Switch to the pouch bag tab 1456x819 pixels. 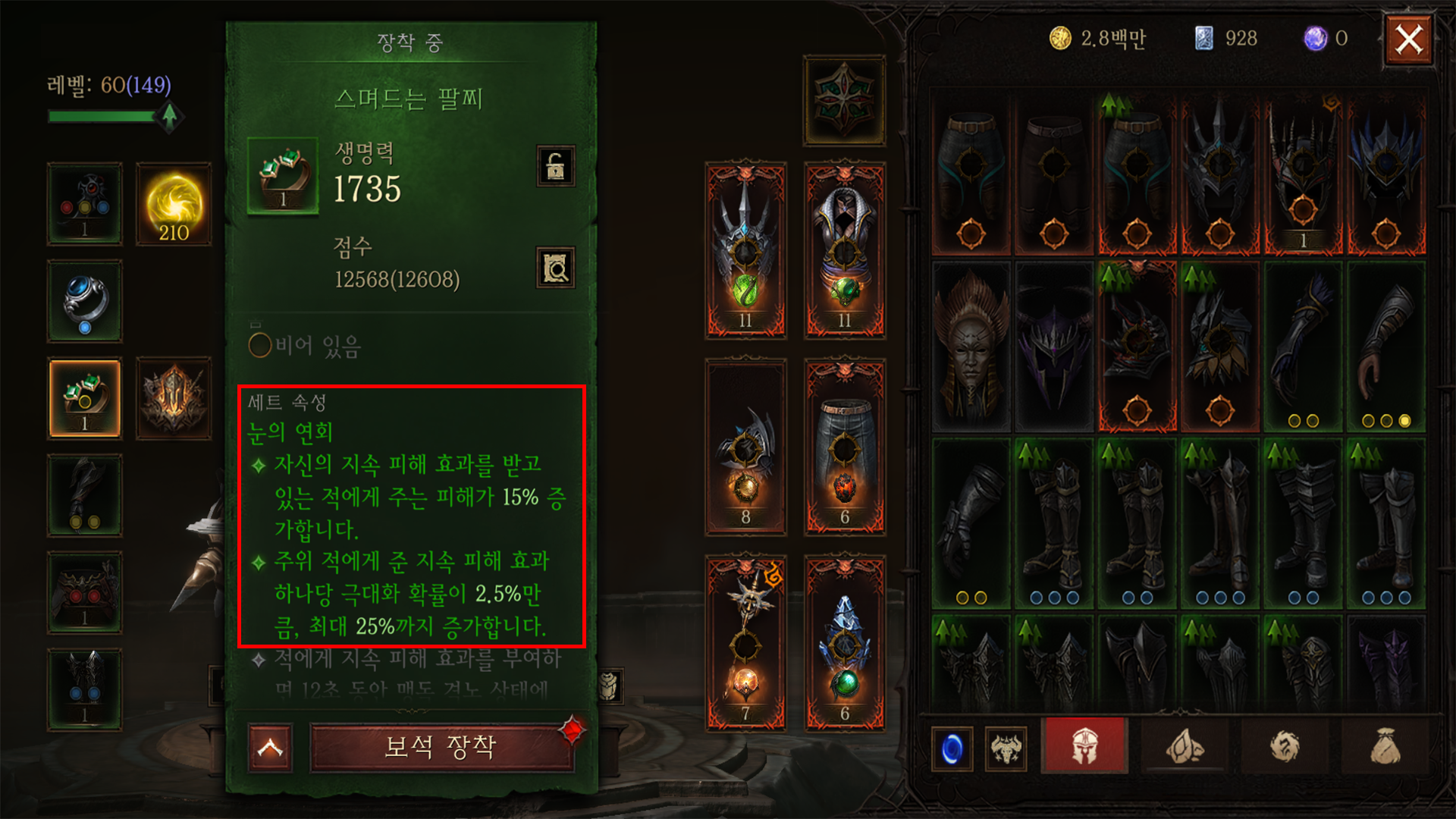point(1385,746)
